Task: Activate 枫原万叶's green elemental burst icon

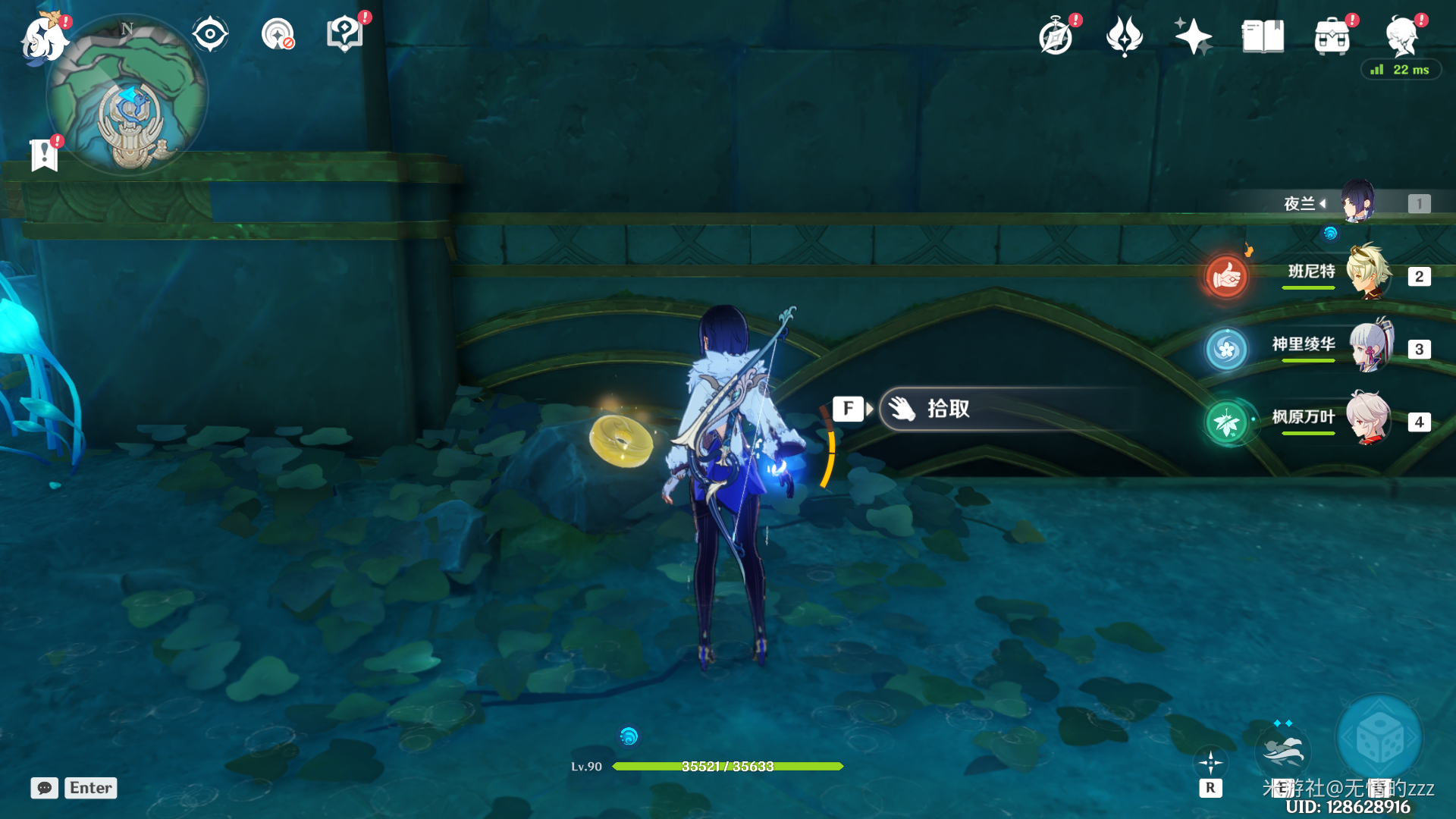Action: click(1226, 422)
